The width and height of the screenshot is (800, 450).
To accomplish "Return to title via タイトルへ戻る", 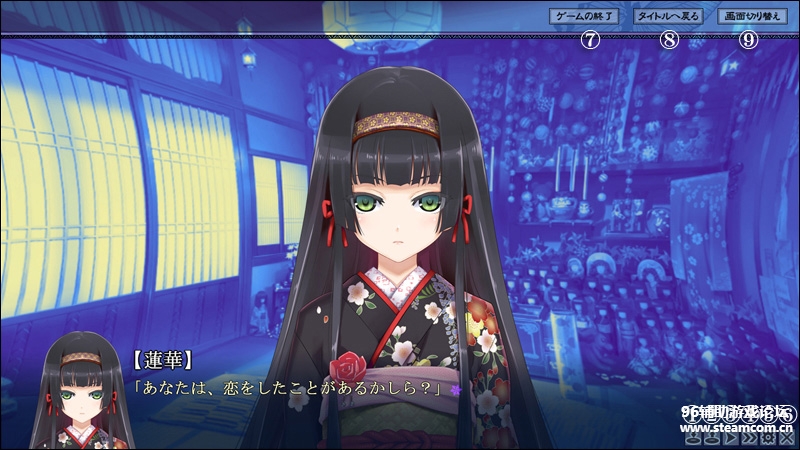I will coord(669,17).
